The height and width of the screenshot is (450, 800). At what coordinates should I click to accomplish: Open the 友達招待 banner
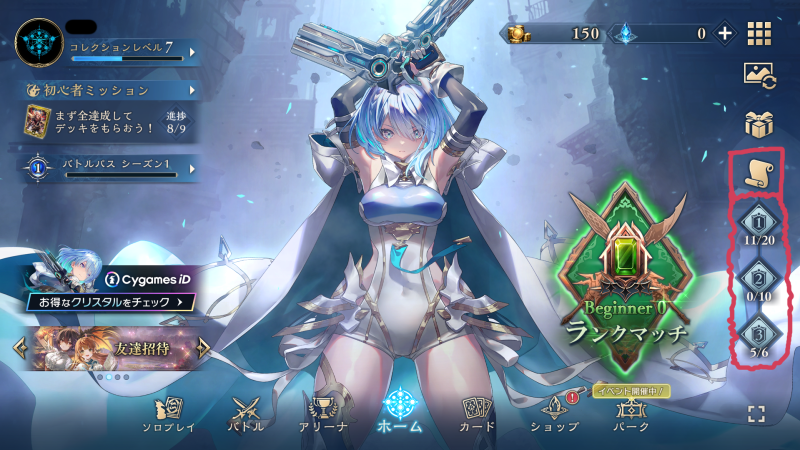tap(110, 347)
